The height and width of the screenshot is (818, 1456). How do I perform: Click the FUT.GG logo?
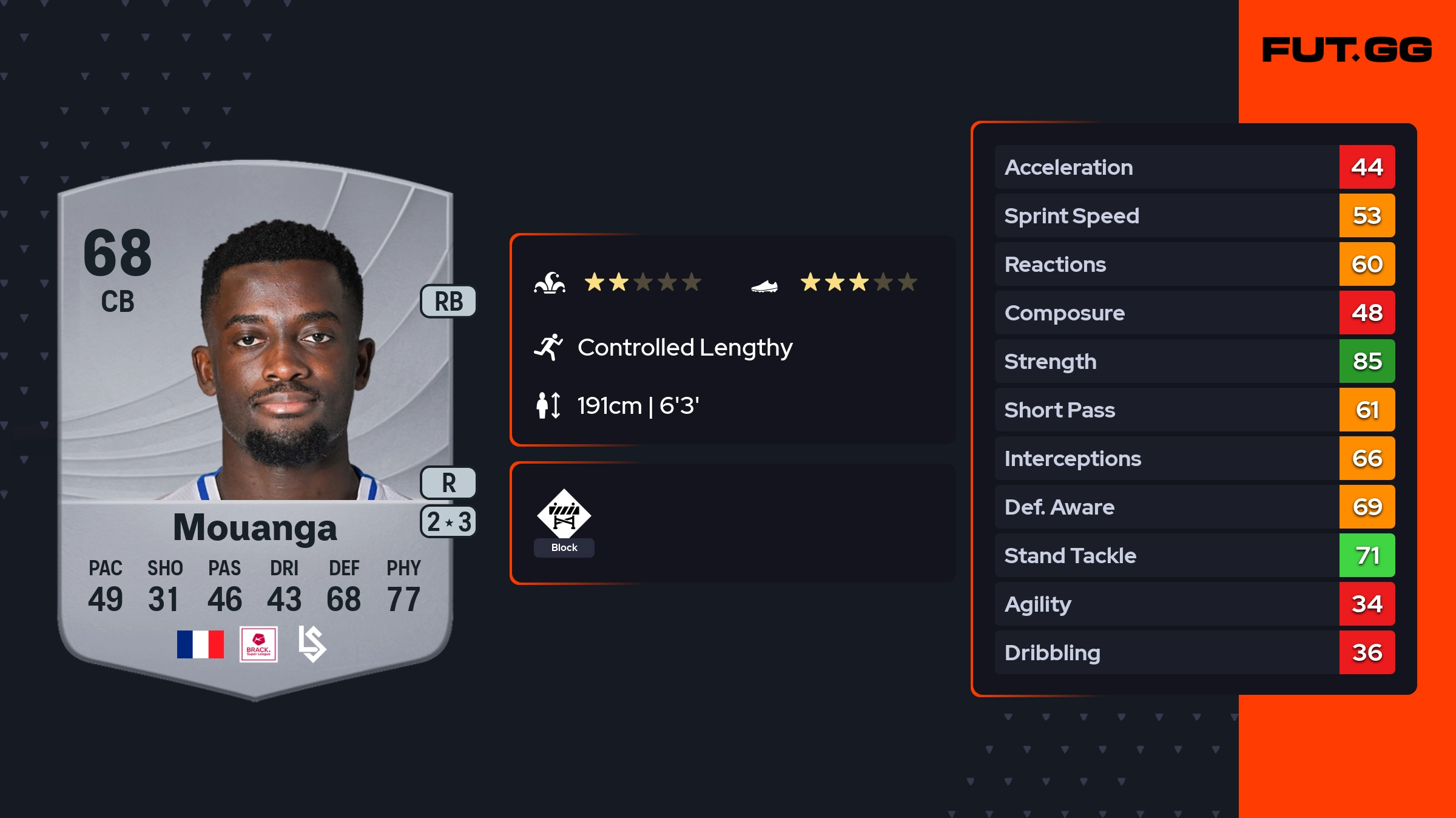click(x=1347, y=50)
